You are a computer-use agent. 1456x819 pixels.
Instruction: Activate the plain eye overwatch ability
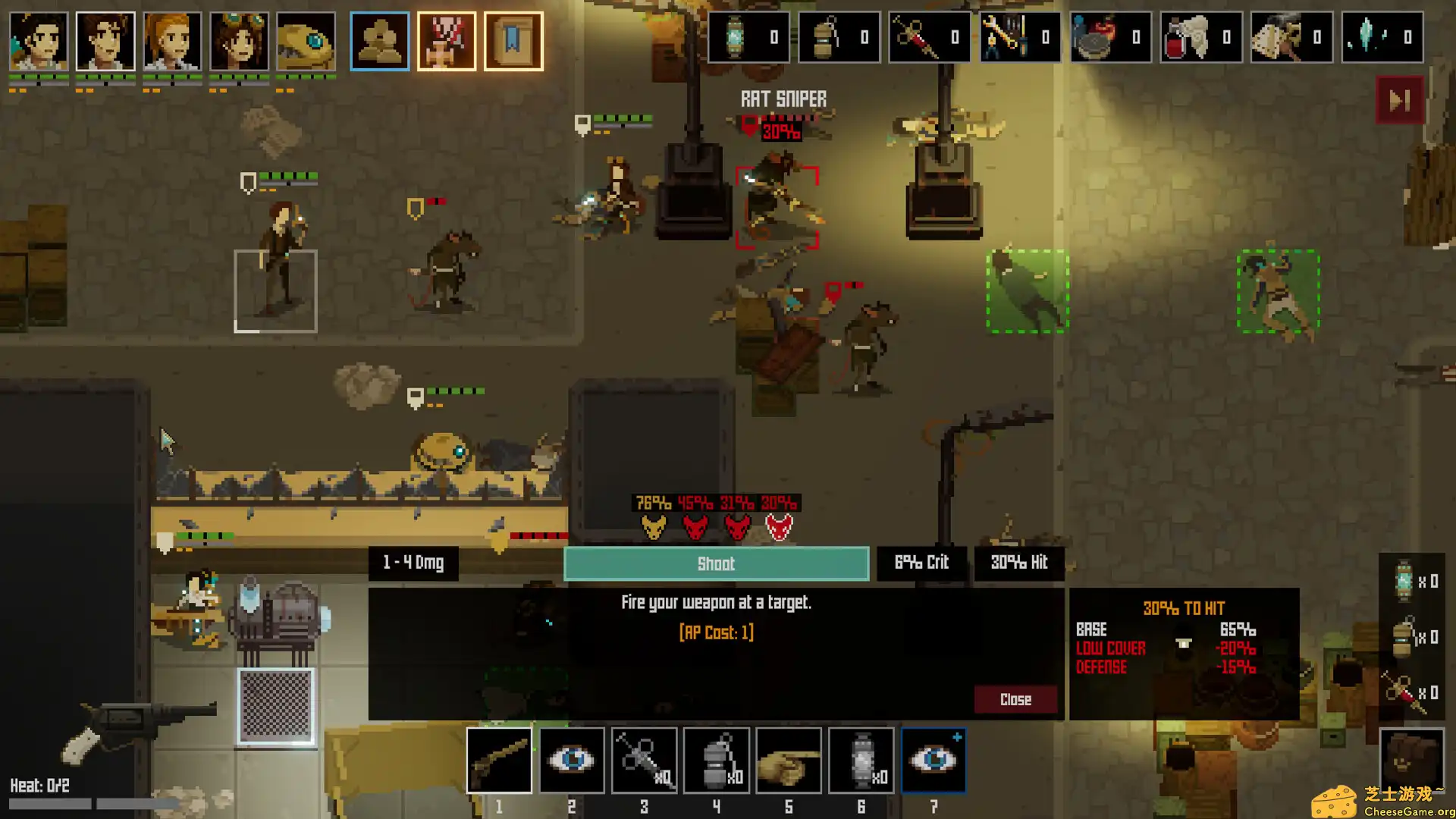pyautogui.click(x=572, y=760)
